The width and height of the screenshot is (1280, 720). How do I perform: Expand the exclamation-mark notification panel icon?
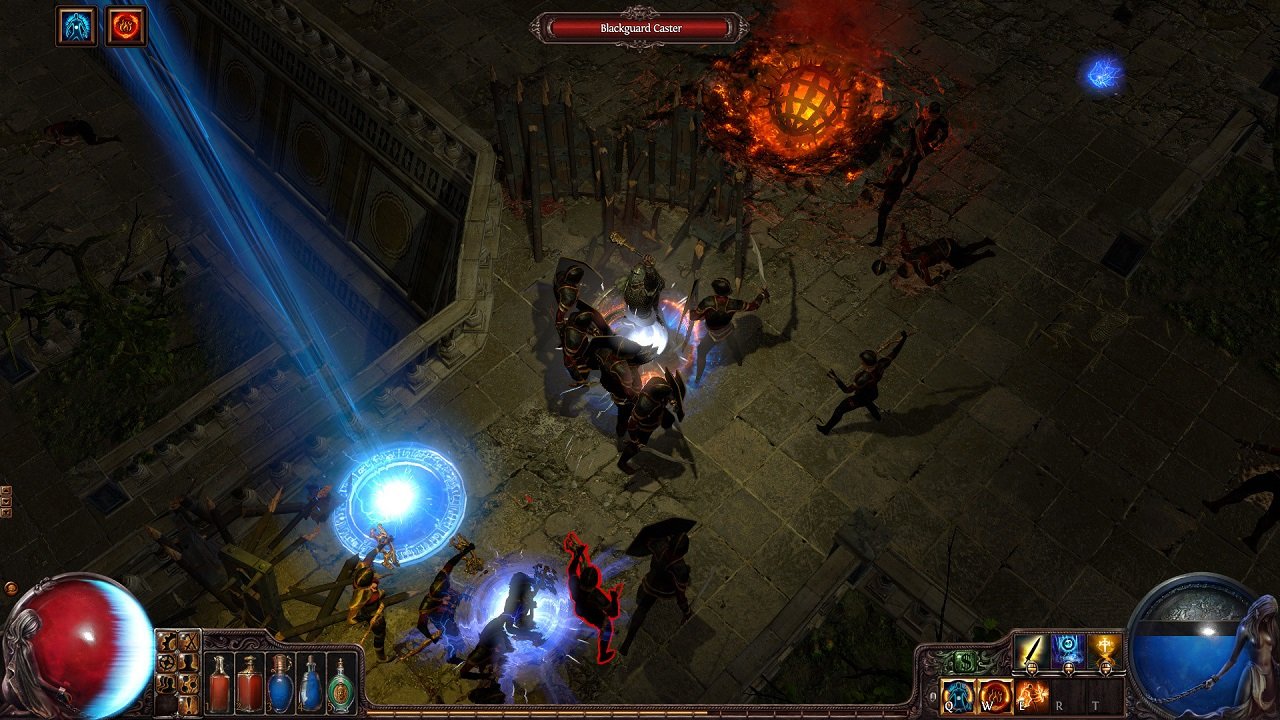[188, 705]
